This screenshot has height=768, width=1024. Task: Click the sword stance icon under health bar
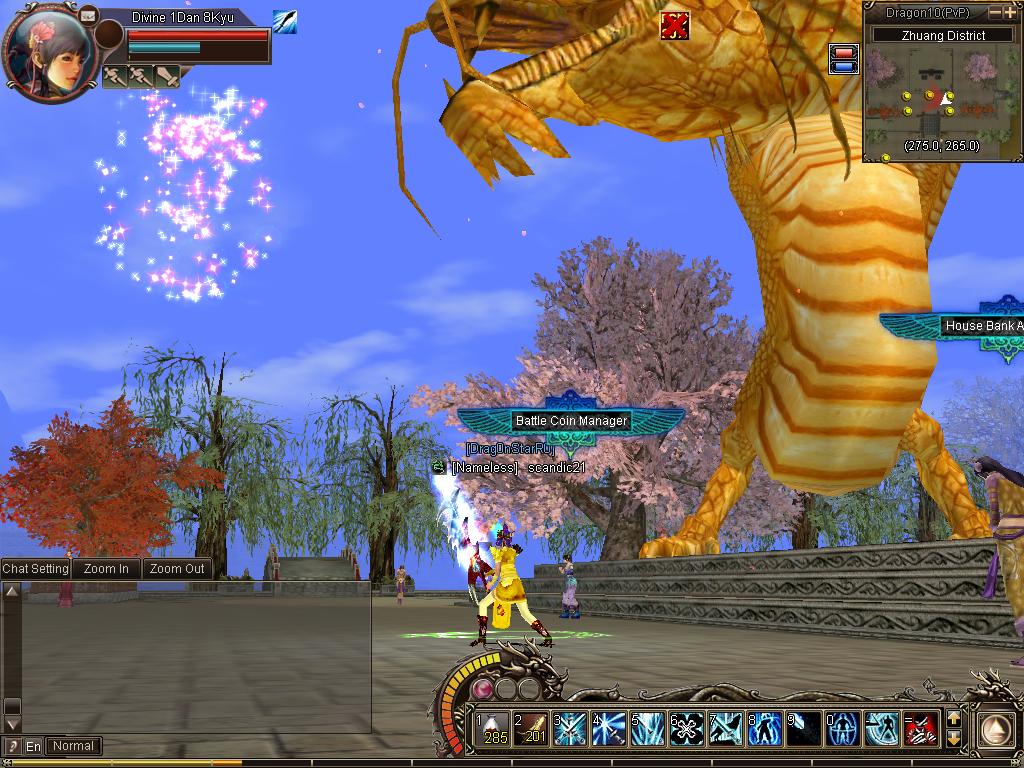pyautogui.click(x=115, y=76)
